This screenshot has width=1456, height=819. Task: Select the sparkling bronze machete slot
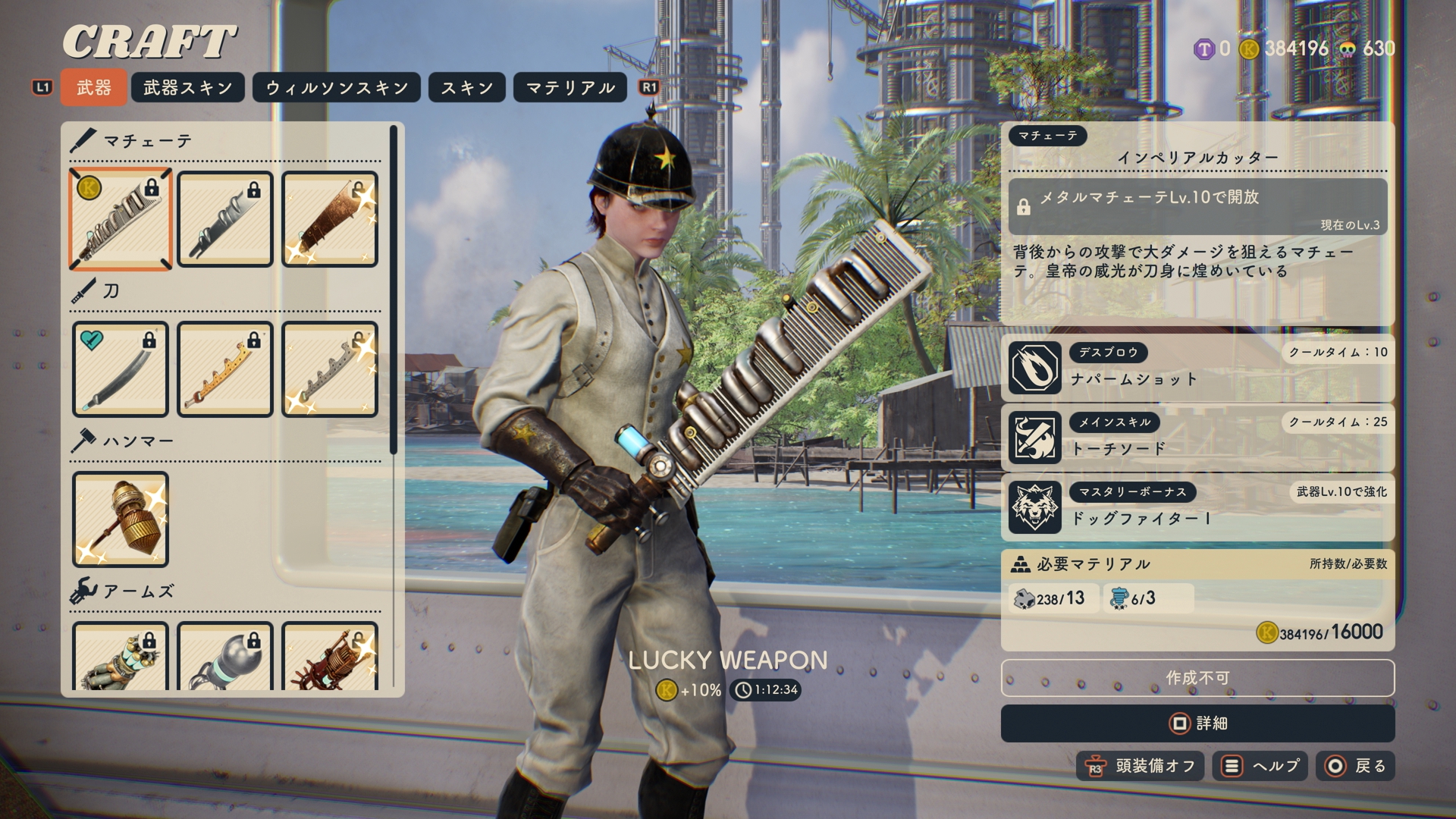click(x=330, y=219)
